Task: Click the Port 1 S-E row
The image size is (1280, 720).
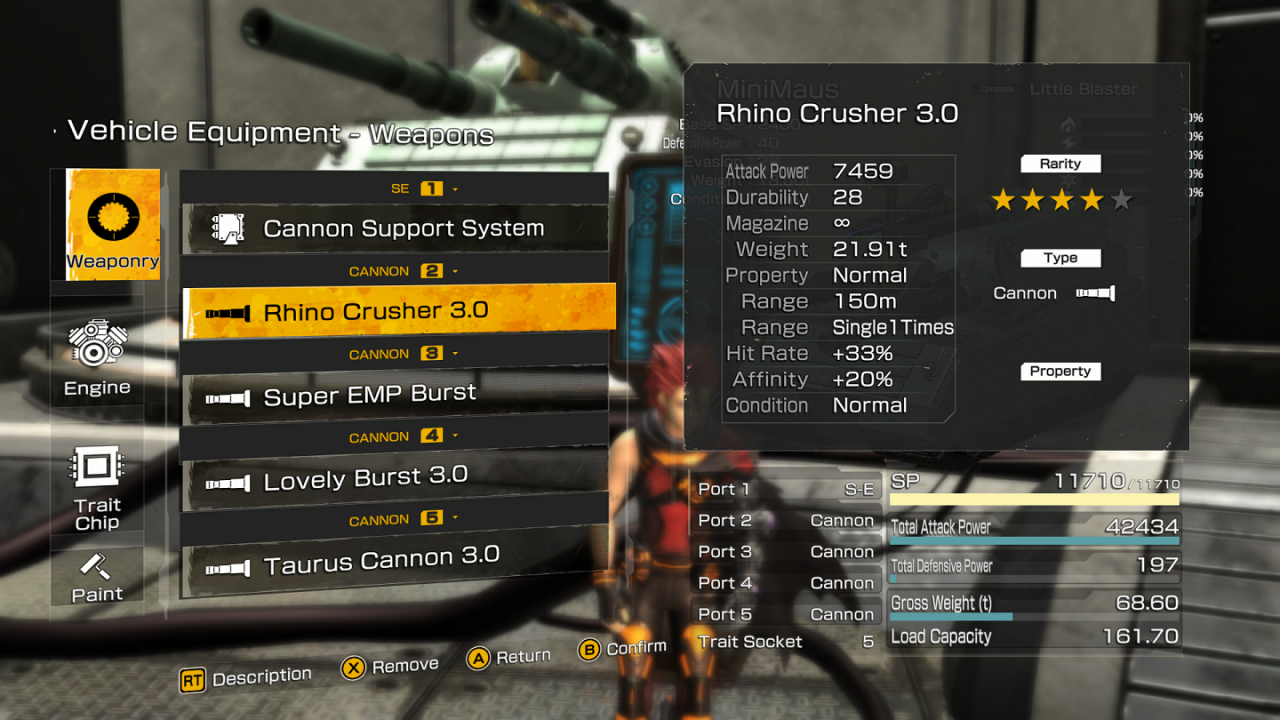Action: [786, 489]
